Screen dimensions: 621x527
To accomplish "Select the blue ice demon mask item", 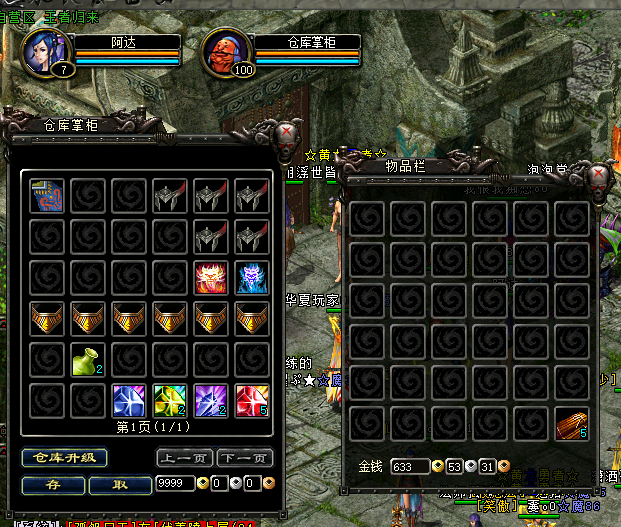I will (251, 277).
